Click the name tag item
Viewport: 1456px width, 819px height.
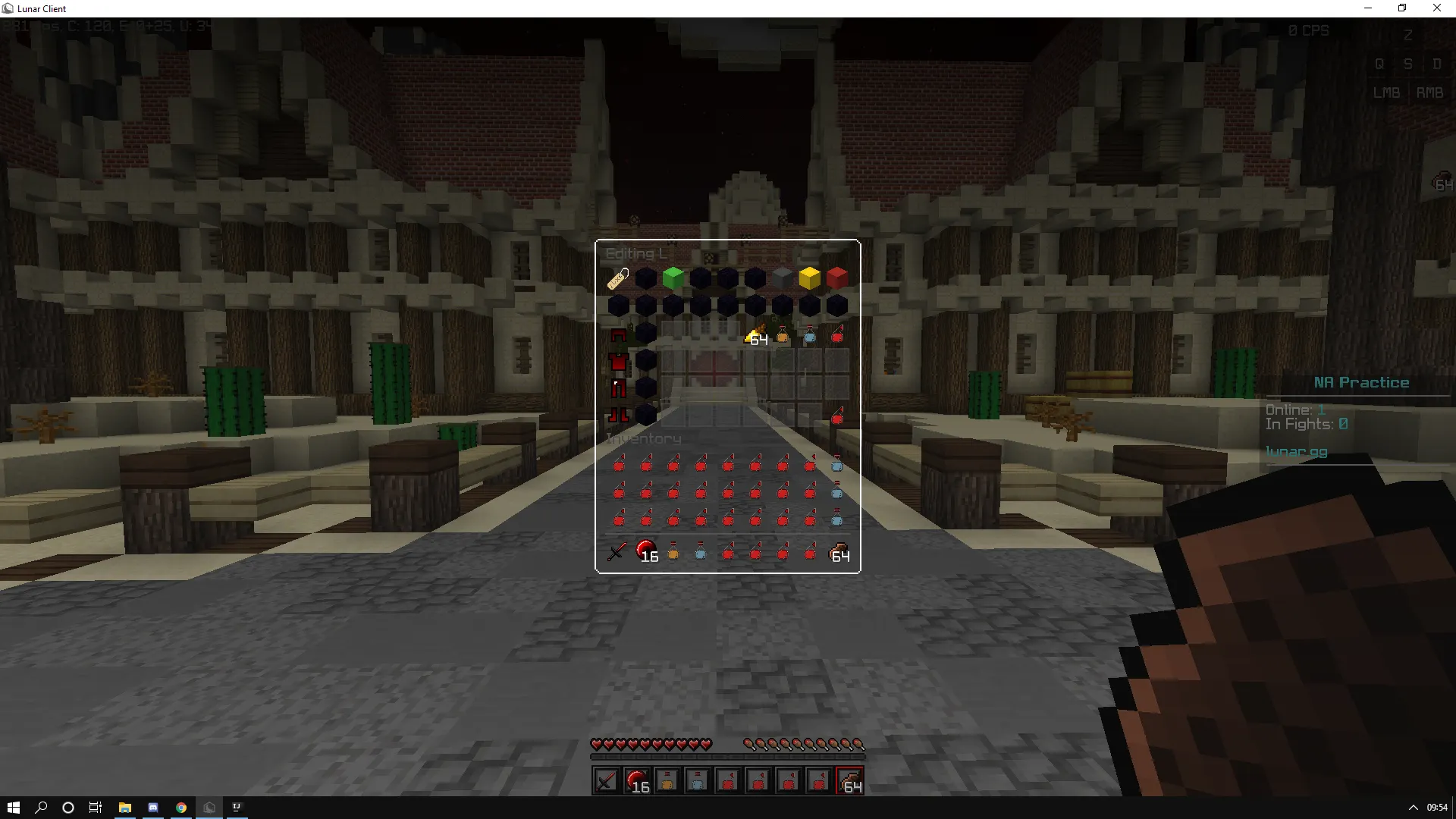pos(618,278)
